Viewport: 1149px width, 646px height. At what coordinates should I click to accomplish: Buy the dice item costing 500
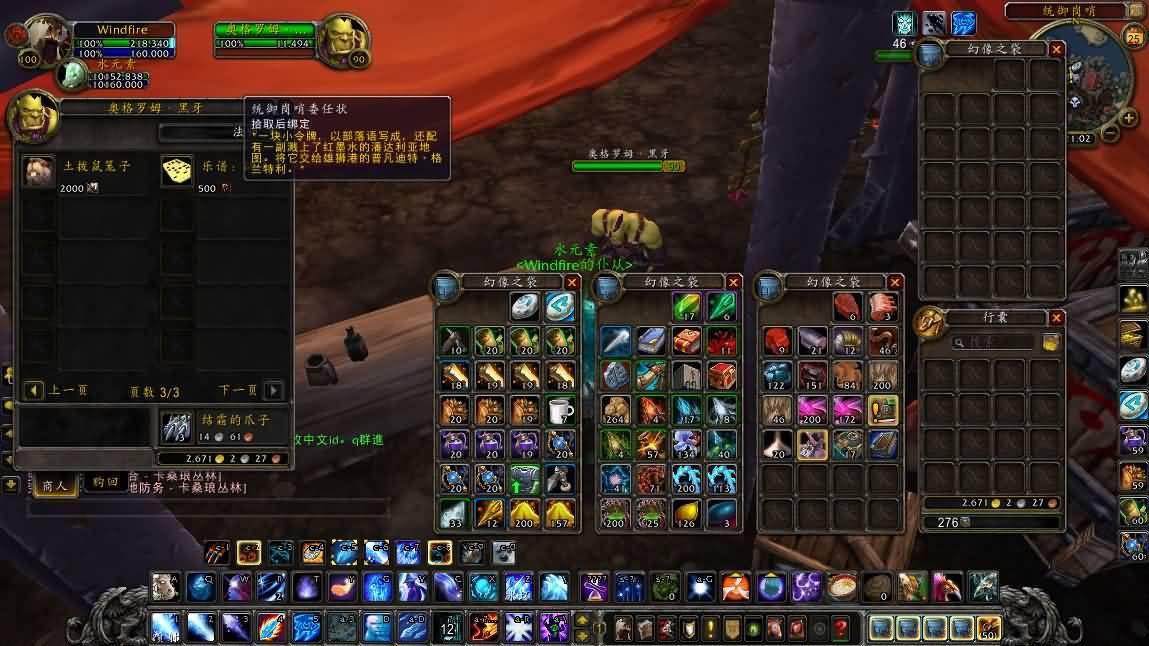(177, 171)
